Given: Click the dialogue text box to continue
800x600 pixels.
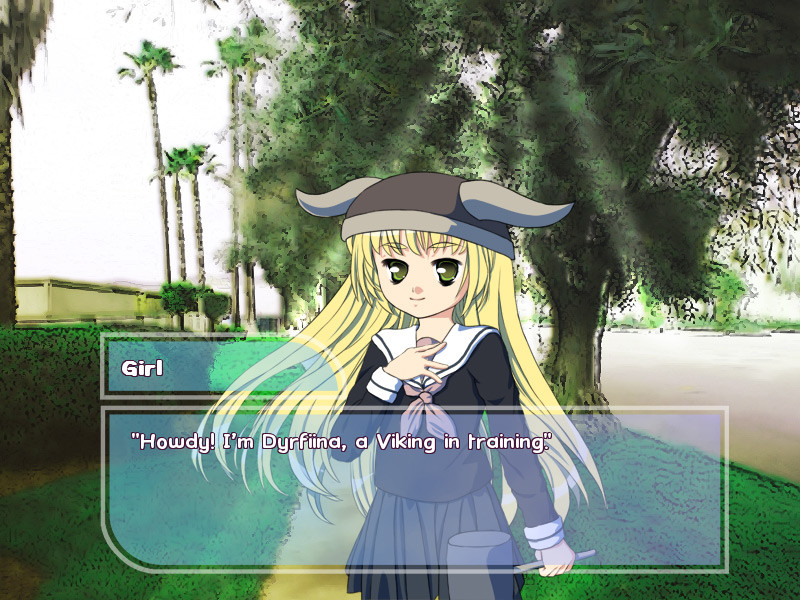Looking at the screenshot, I should tap(414, 489).
